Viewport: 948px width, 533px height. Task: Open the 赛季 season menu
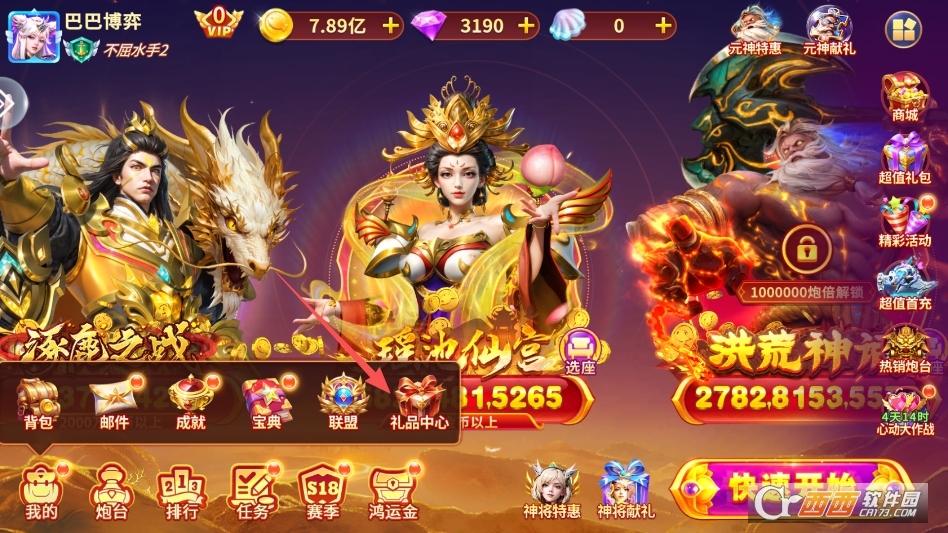click(323, 491)
